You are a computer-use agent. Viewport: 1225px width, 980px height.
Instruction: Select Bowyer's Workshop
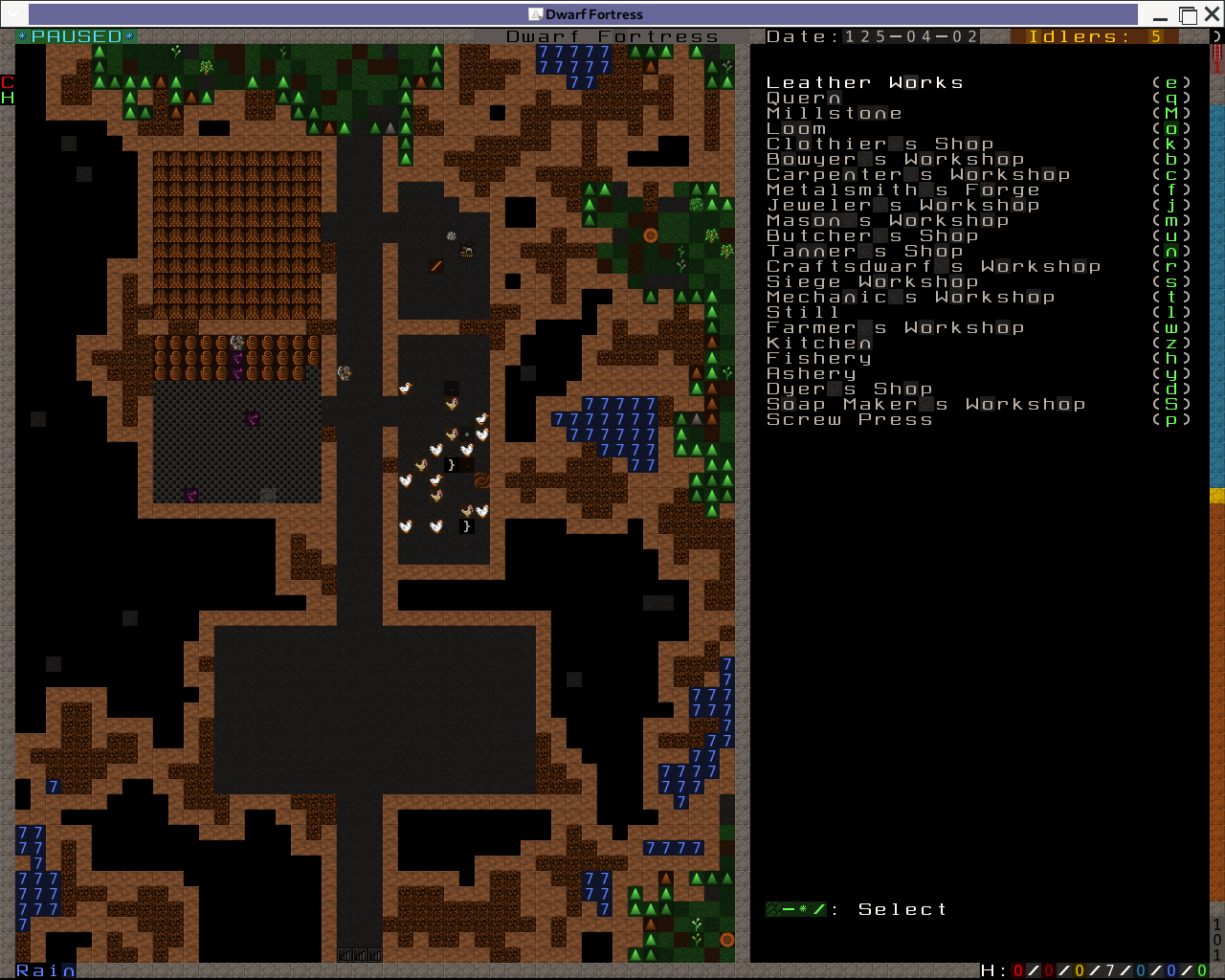(x=895, y=160)
